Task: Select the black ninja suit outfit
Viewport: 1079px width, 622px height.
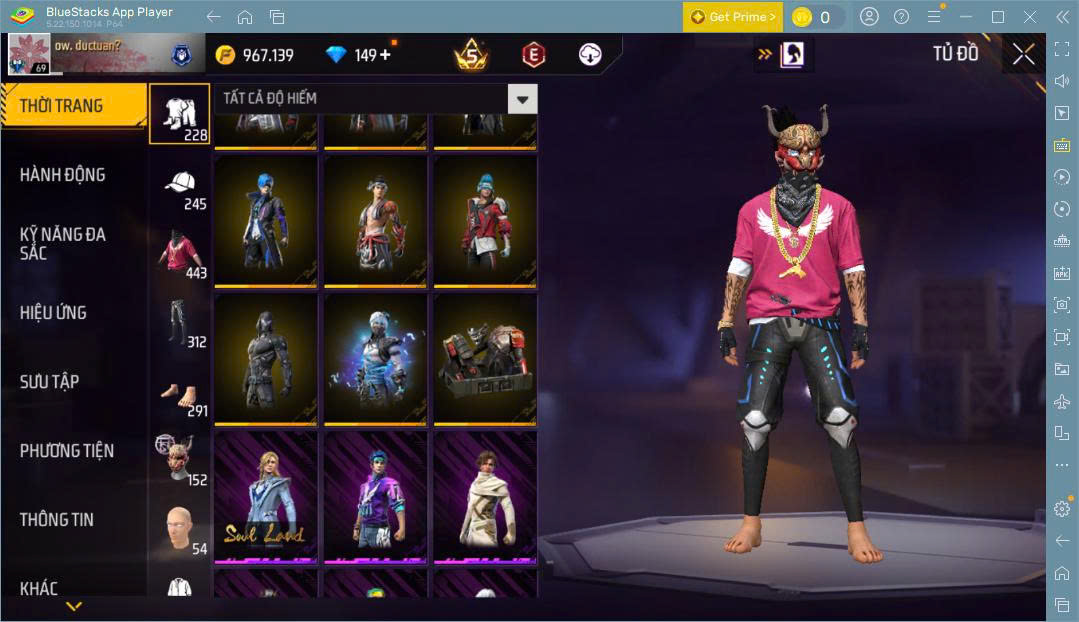Action: (x=265, y=358)
